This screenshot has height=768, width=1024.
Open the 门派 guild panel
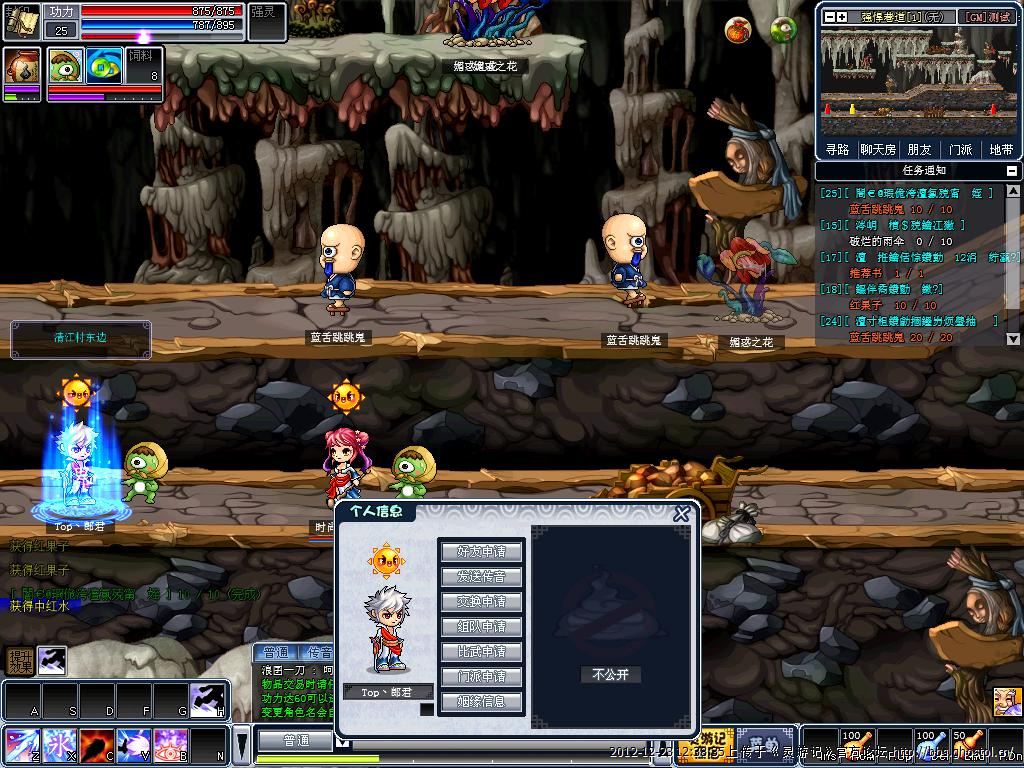click(960, 150)
